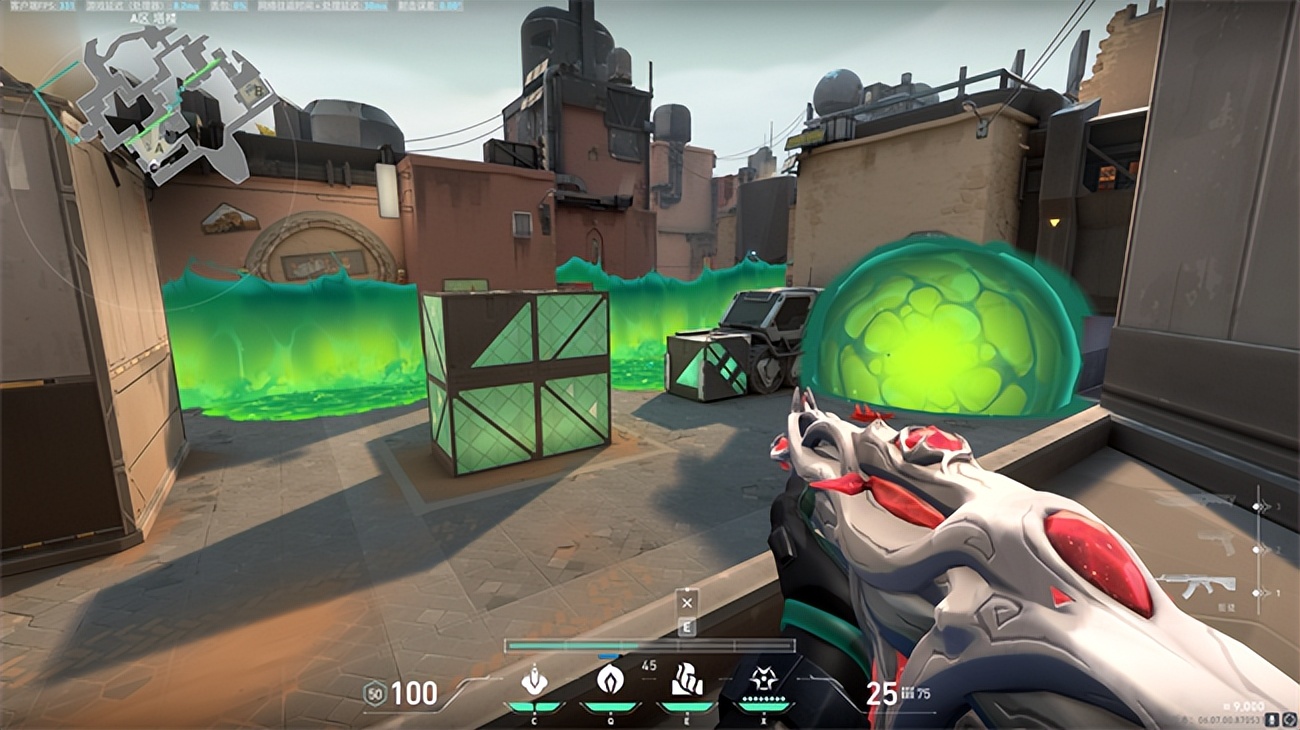This screenshot has height=730, width=1300.
Task: Select the pistol sidearm slot
Action: pos(1215,544)
